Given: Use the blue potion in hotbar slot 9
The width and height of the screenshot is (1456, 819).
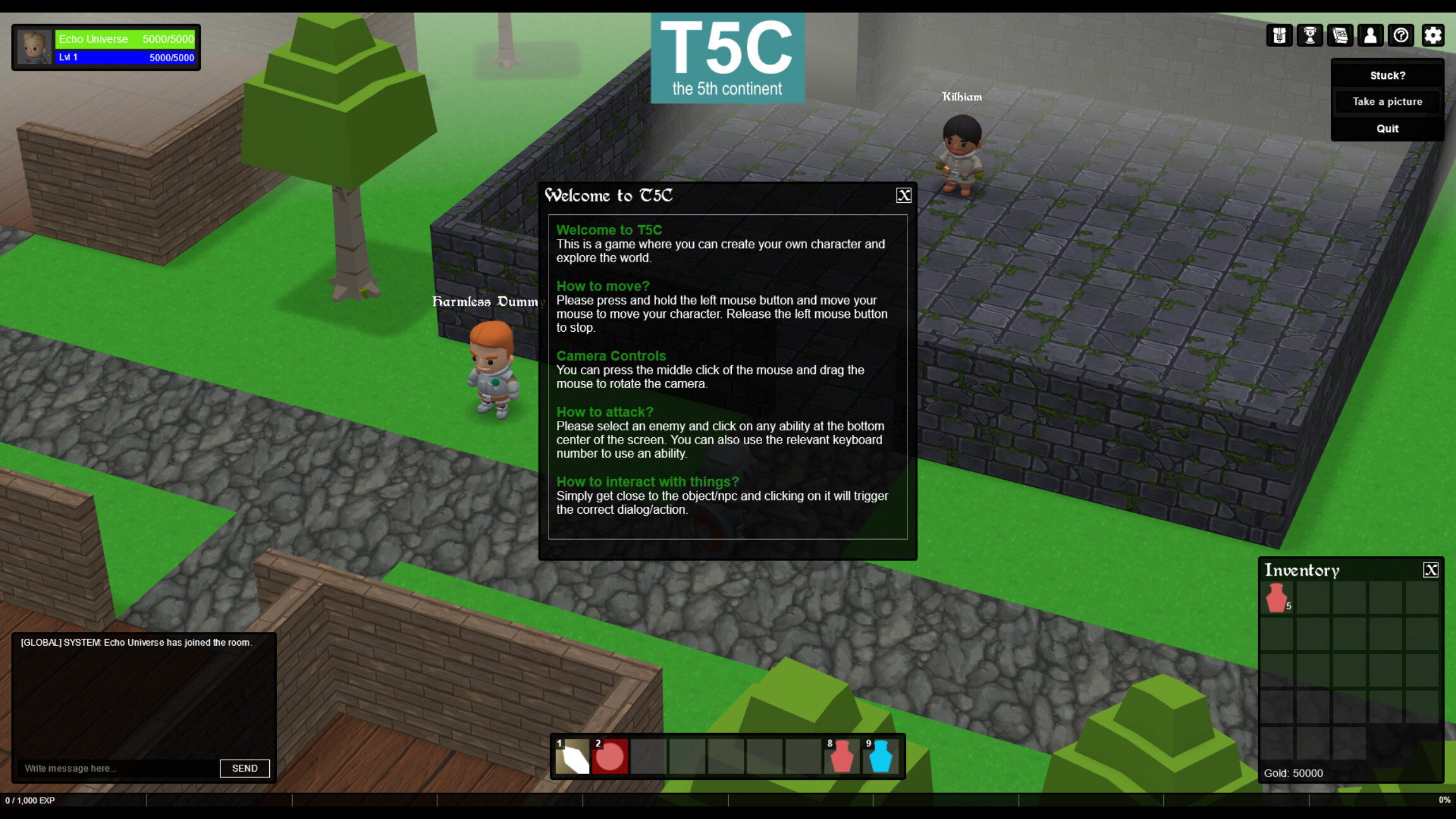Looking at the screenshot, I should [880, 756].
